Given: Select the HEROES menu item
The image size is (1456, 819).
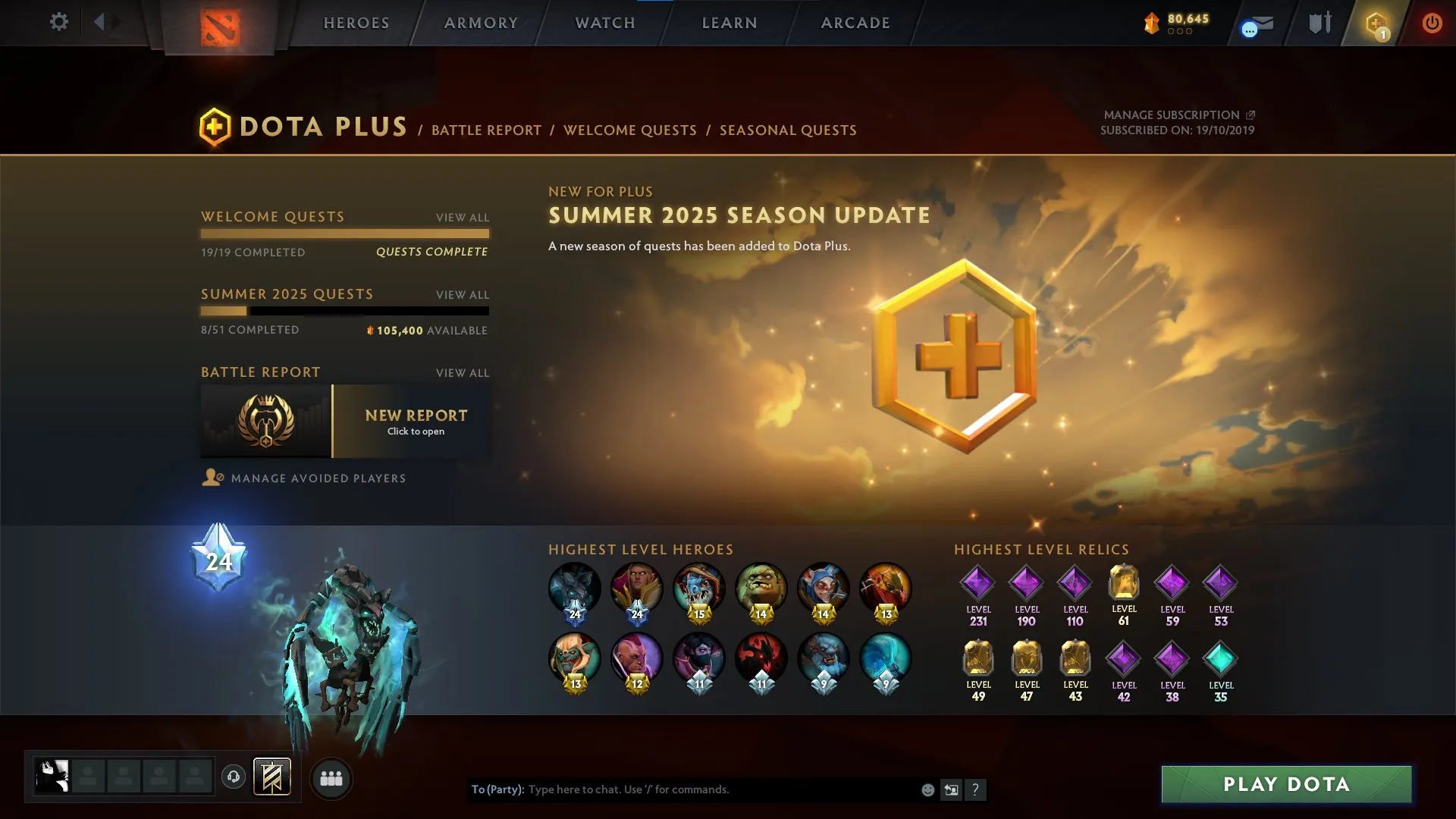Looking at the screenshot, I should (x=356, y=23).
